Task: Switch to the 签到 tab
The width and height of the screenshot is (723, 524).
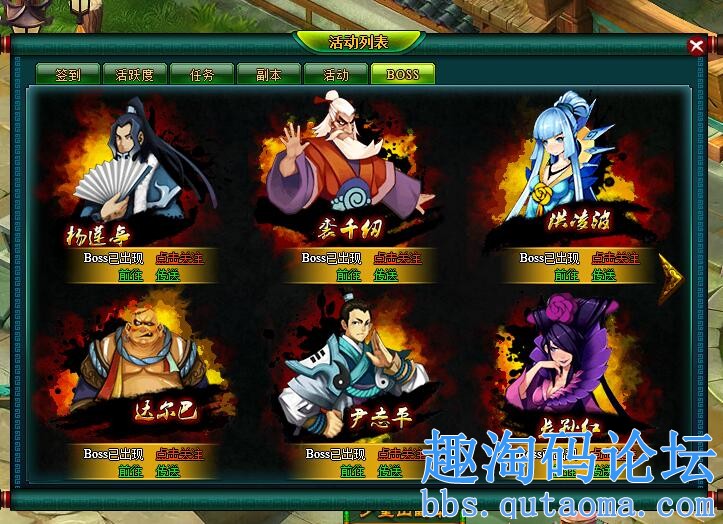Action: [68, 74]
